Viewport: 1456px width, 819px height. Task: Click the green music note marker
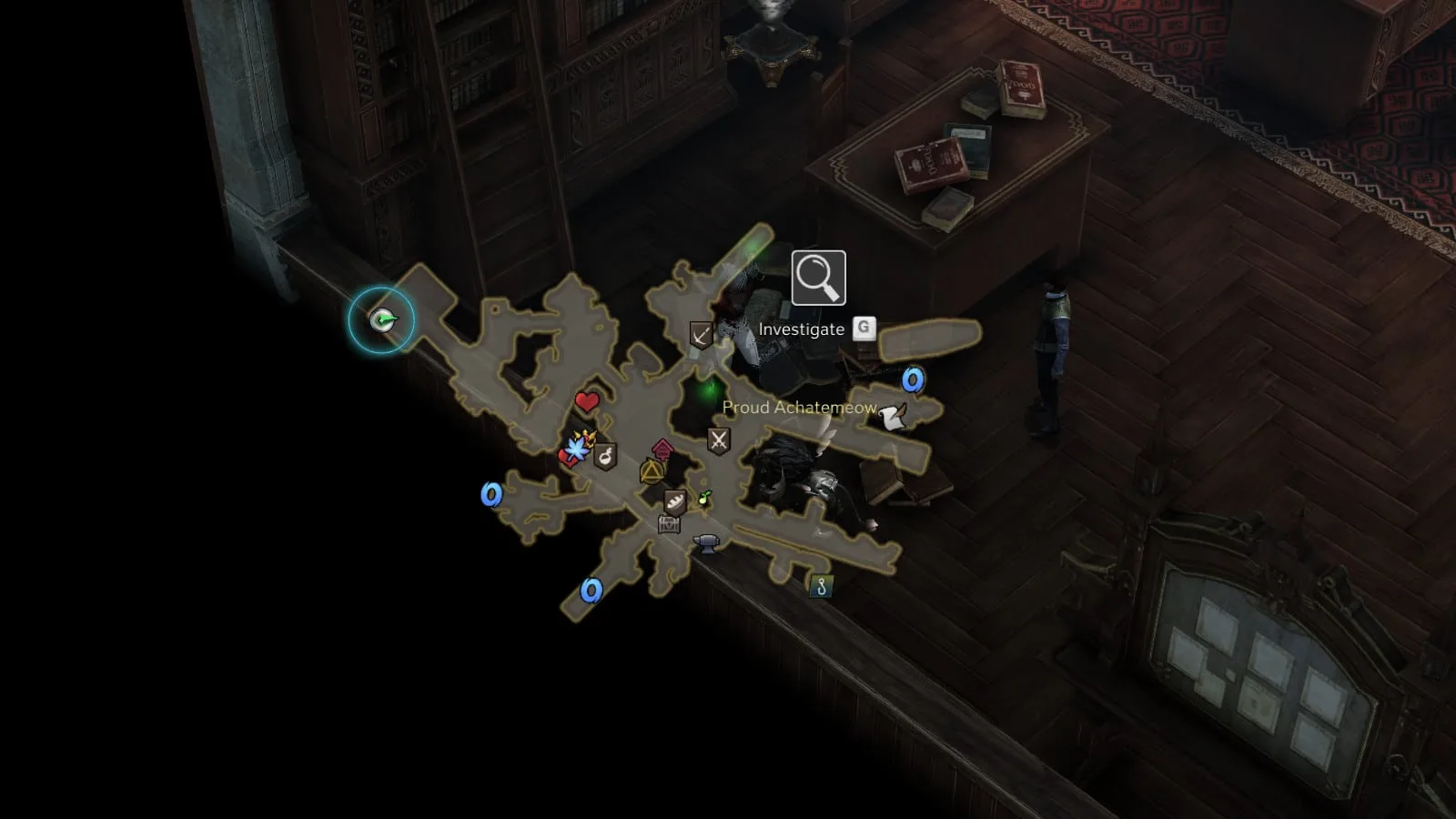[x=703, y=498]
